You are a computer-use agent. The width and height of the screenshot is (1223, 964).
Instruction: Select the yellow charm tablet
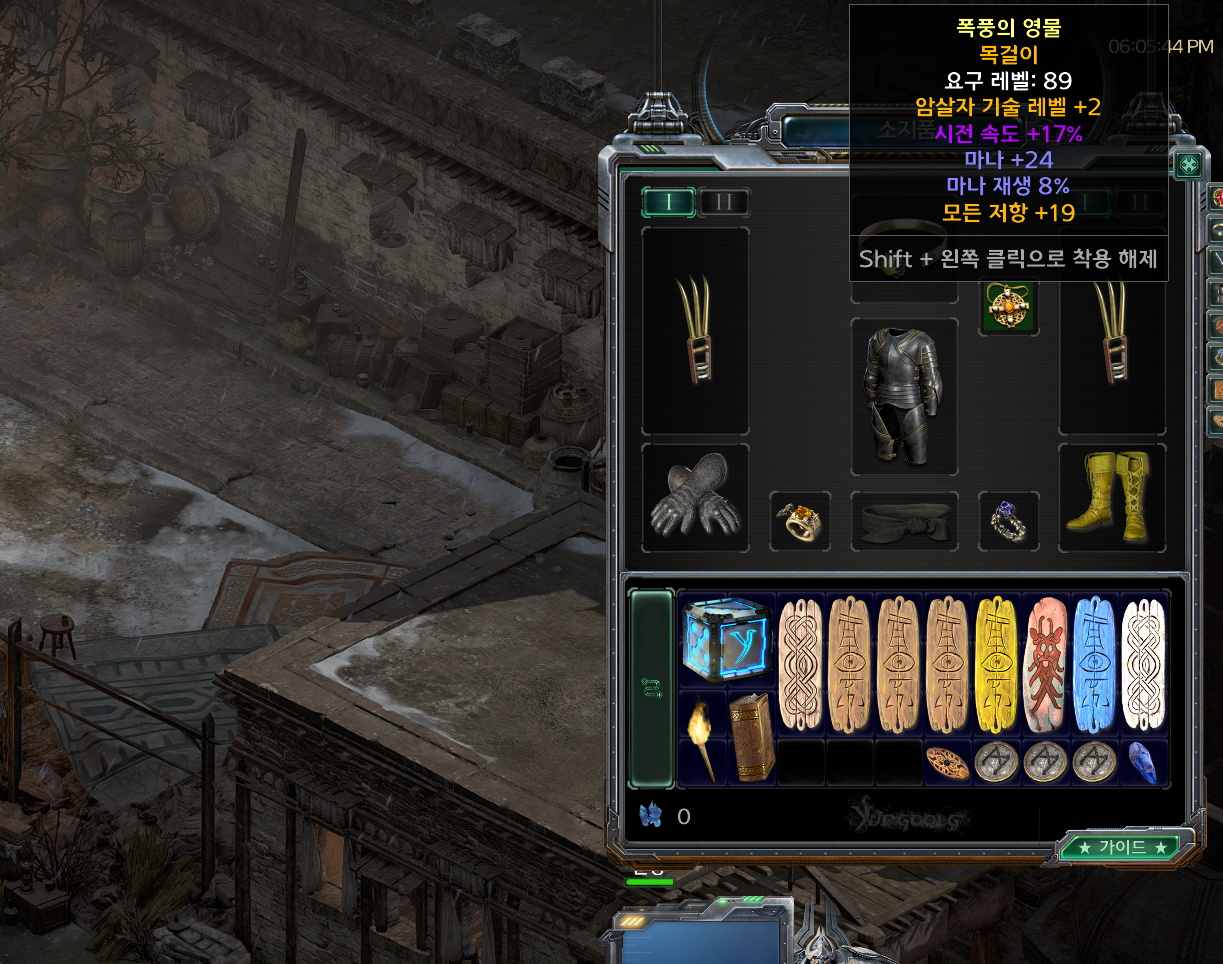(996, 663)
